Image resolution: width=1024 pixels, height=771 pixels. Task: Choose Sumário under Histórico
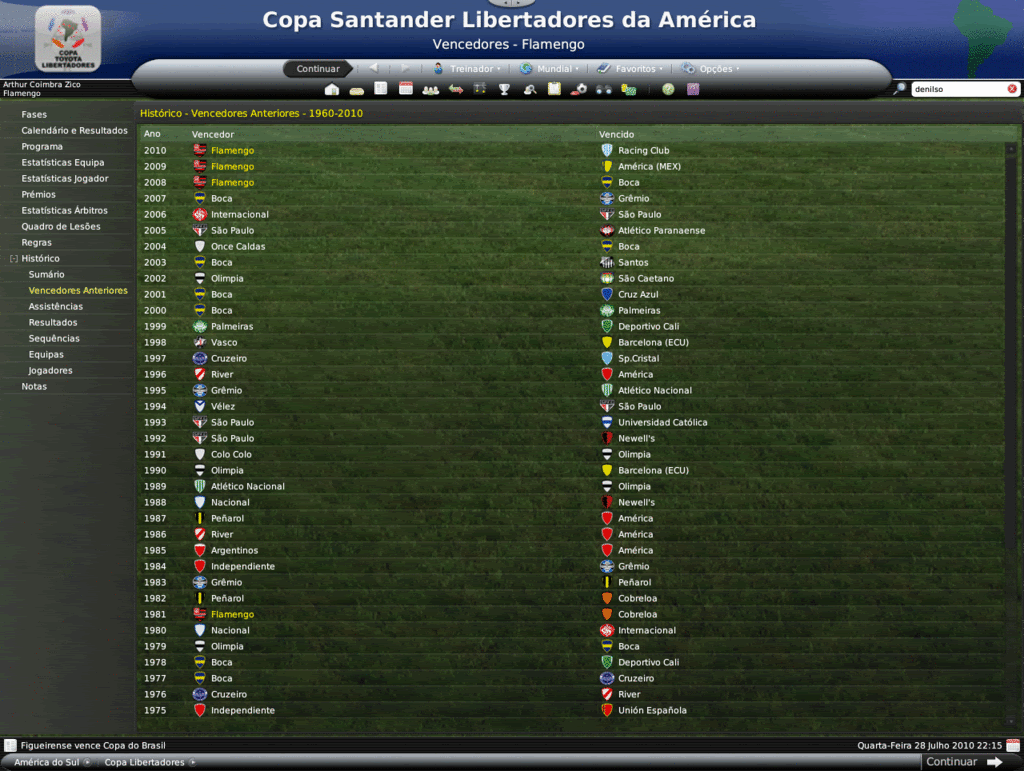[x=46, y=275]
